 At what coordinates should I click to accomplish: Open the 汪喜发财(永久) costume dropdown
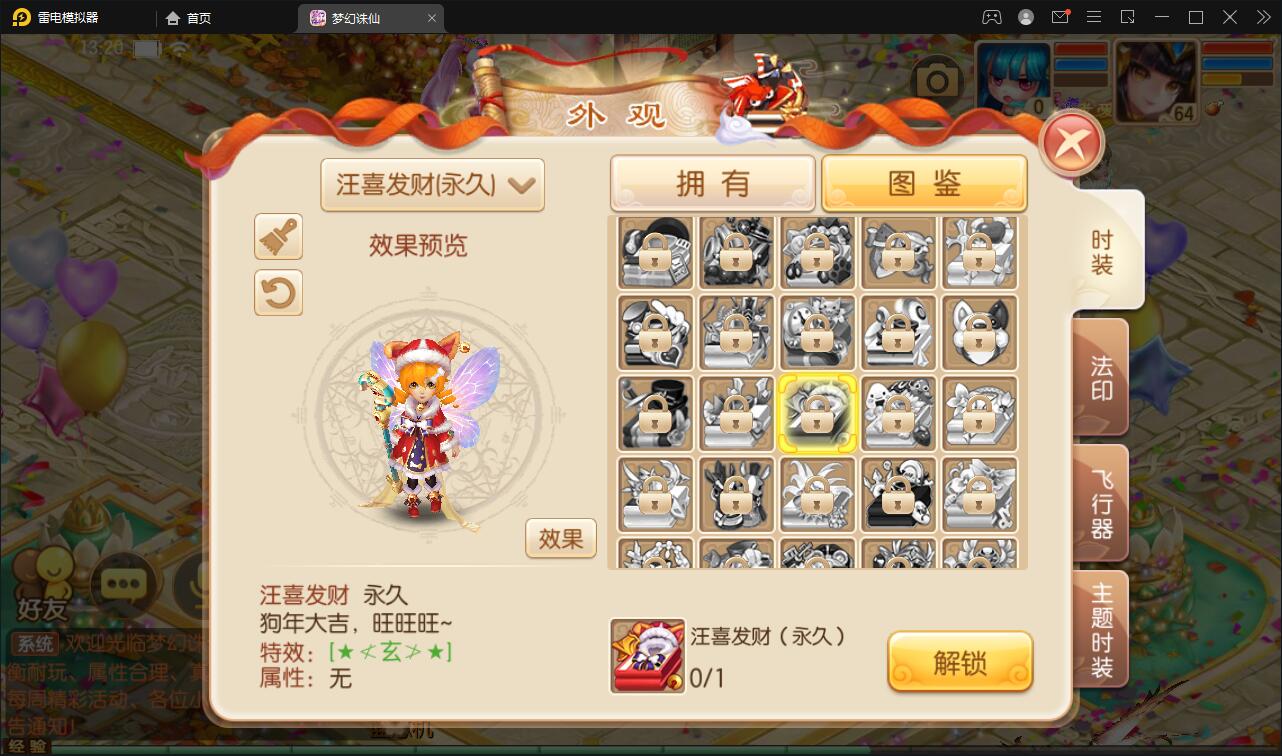431,185
